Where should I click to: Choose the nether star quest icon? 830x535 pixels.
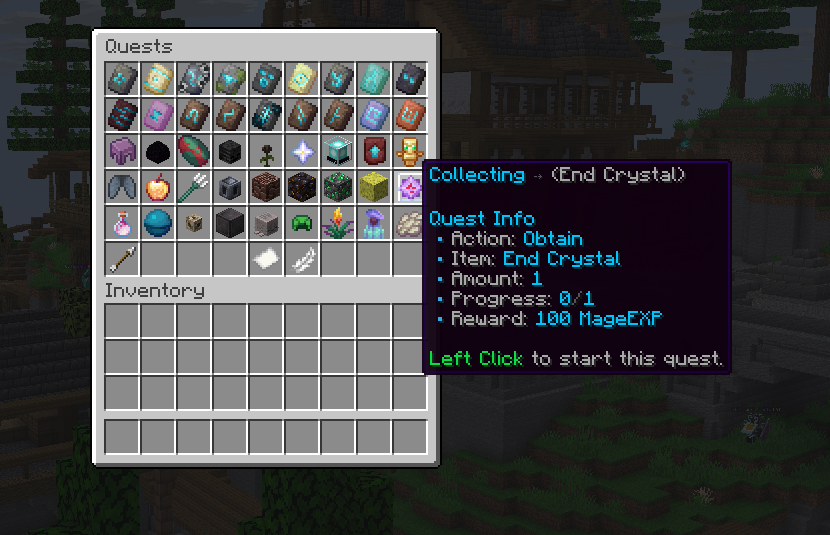tap(302, 150)
